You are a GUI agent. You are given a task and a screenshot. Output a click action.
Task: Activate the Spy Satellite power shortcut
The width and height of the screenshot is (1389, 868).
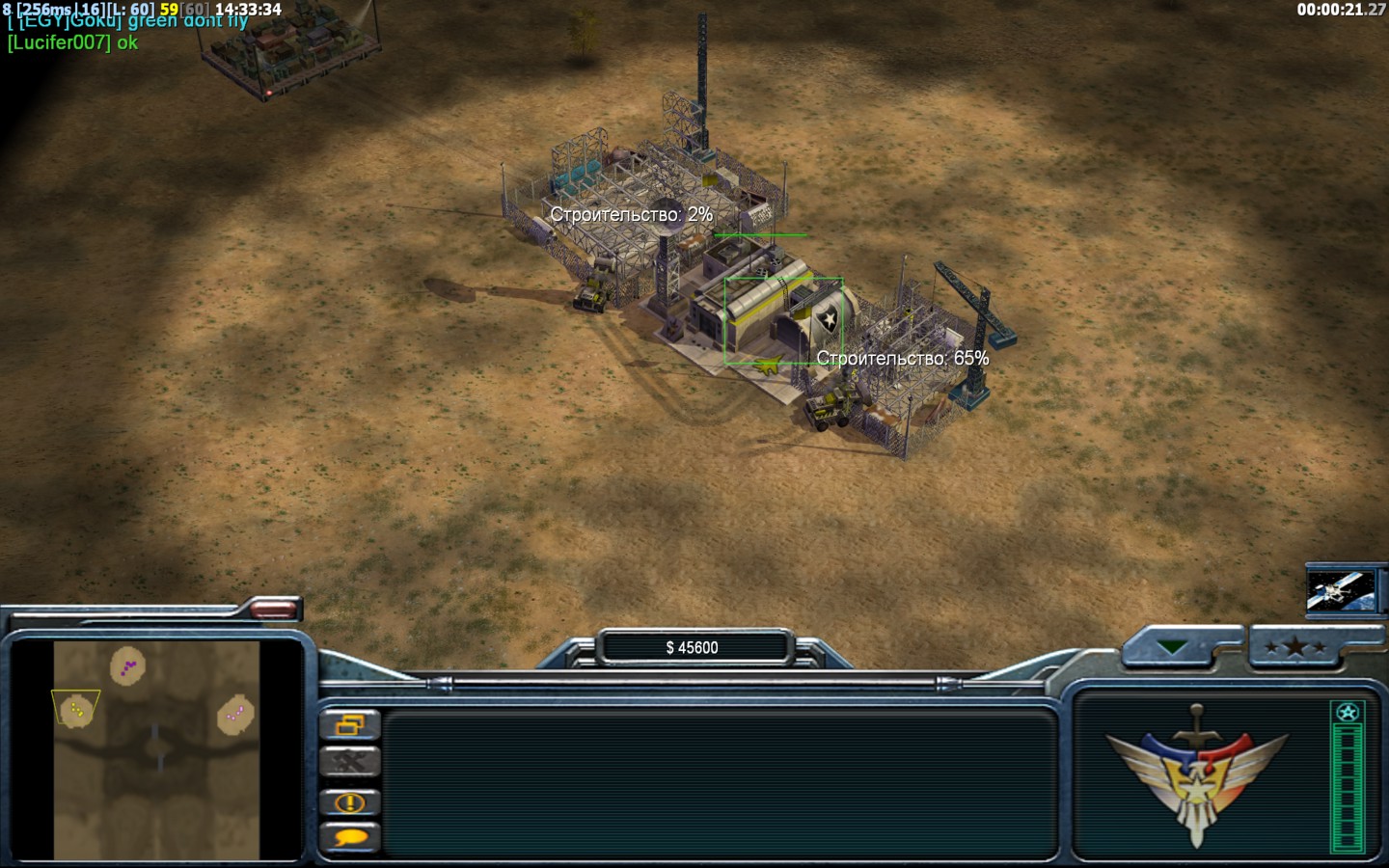1341,590
